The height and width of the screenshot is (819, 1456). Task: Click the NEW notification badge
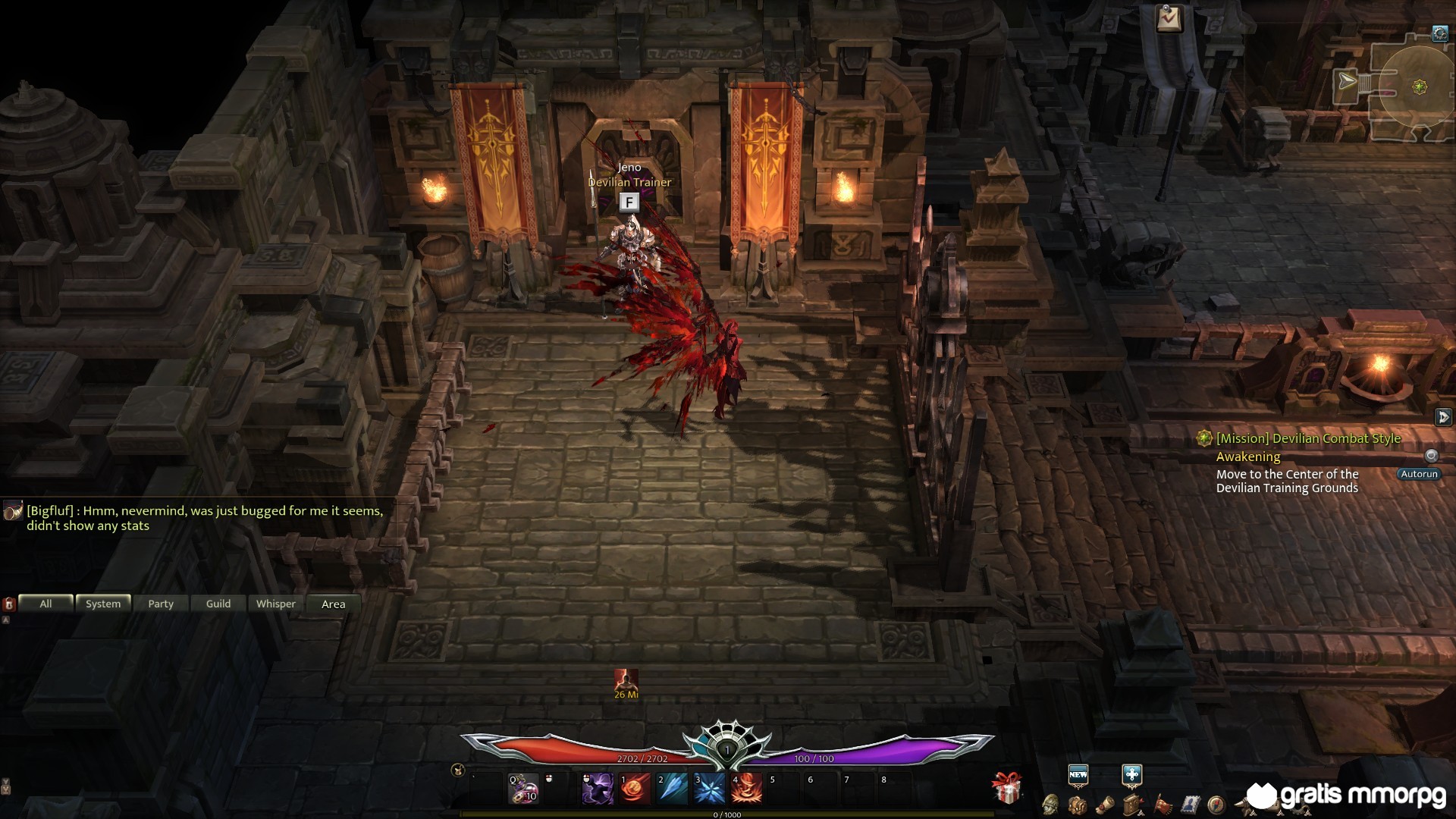1078,774
